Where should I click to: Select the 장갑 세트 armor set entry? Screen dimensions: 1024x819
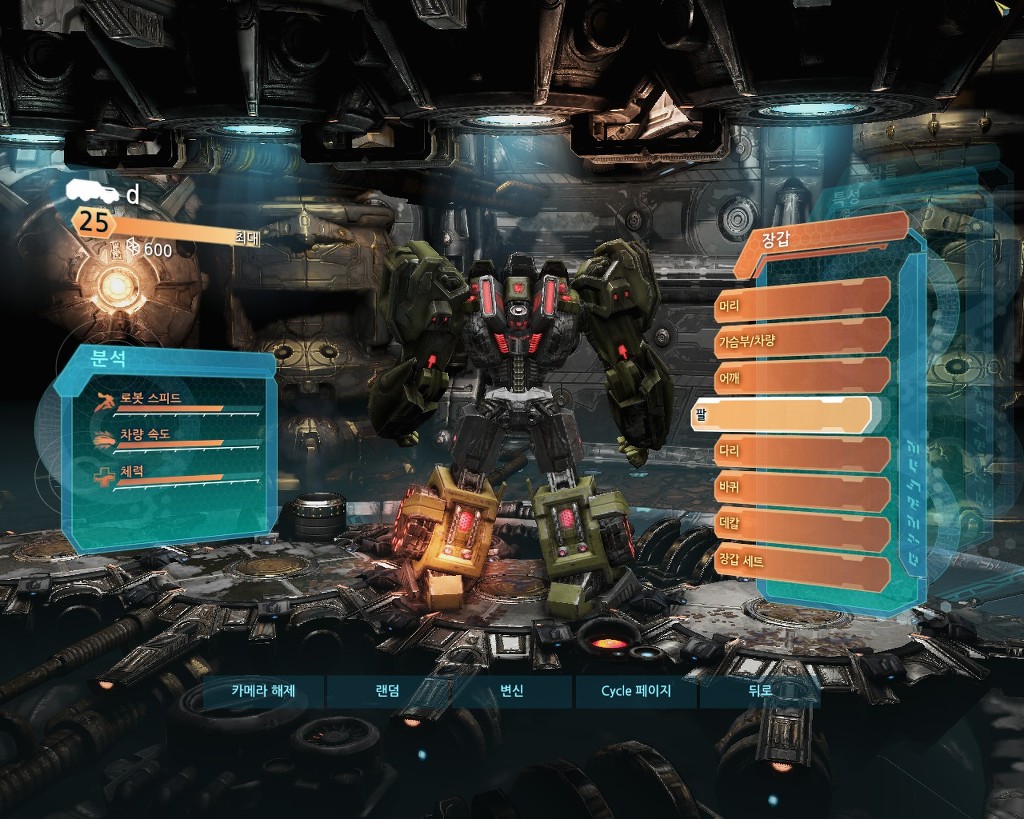pos(802,572)
